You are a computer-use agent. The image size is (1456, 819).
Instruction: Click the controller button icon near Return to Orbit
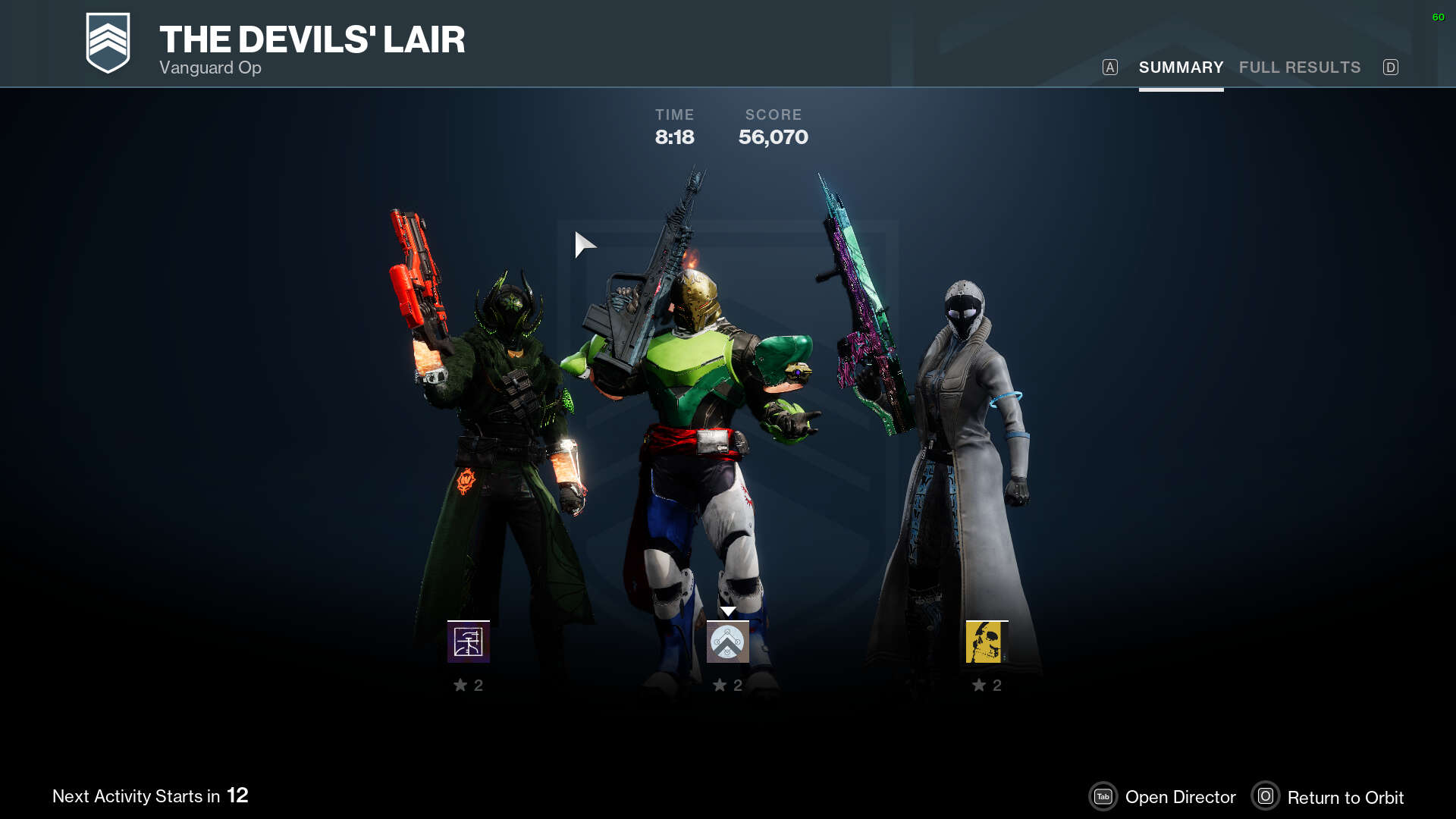coord(1266,797)
